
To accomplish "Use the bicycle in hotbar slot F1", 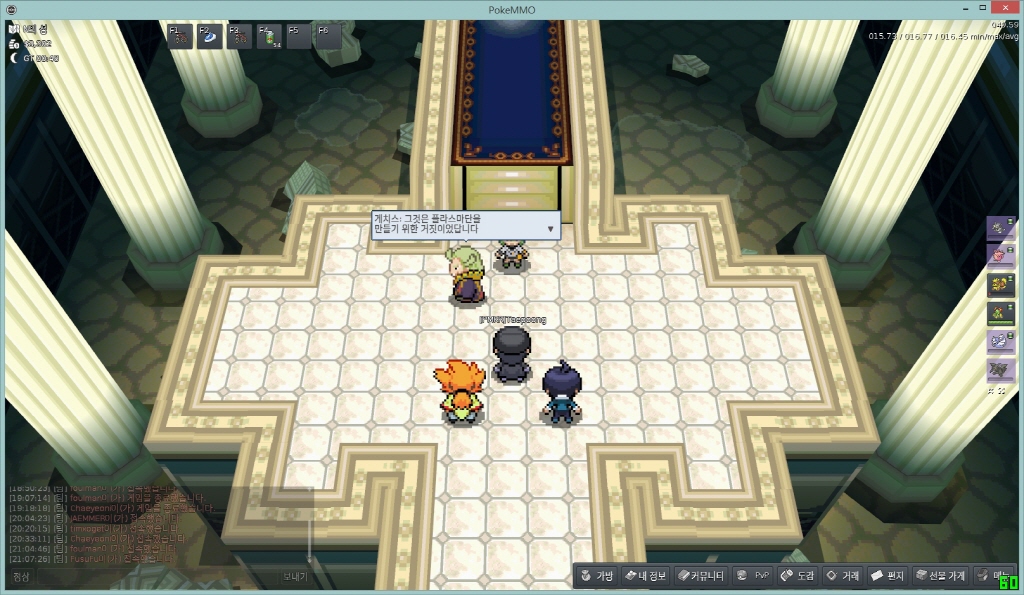I will 181,37.
